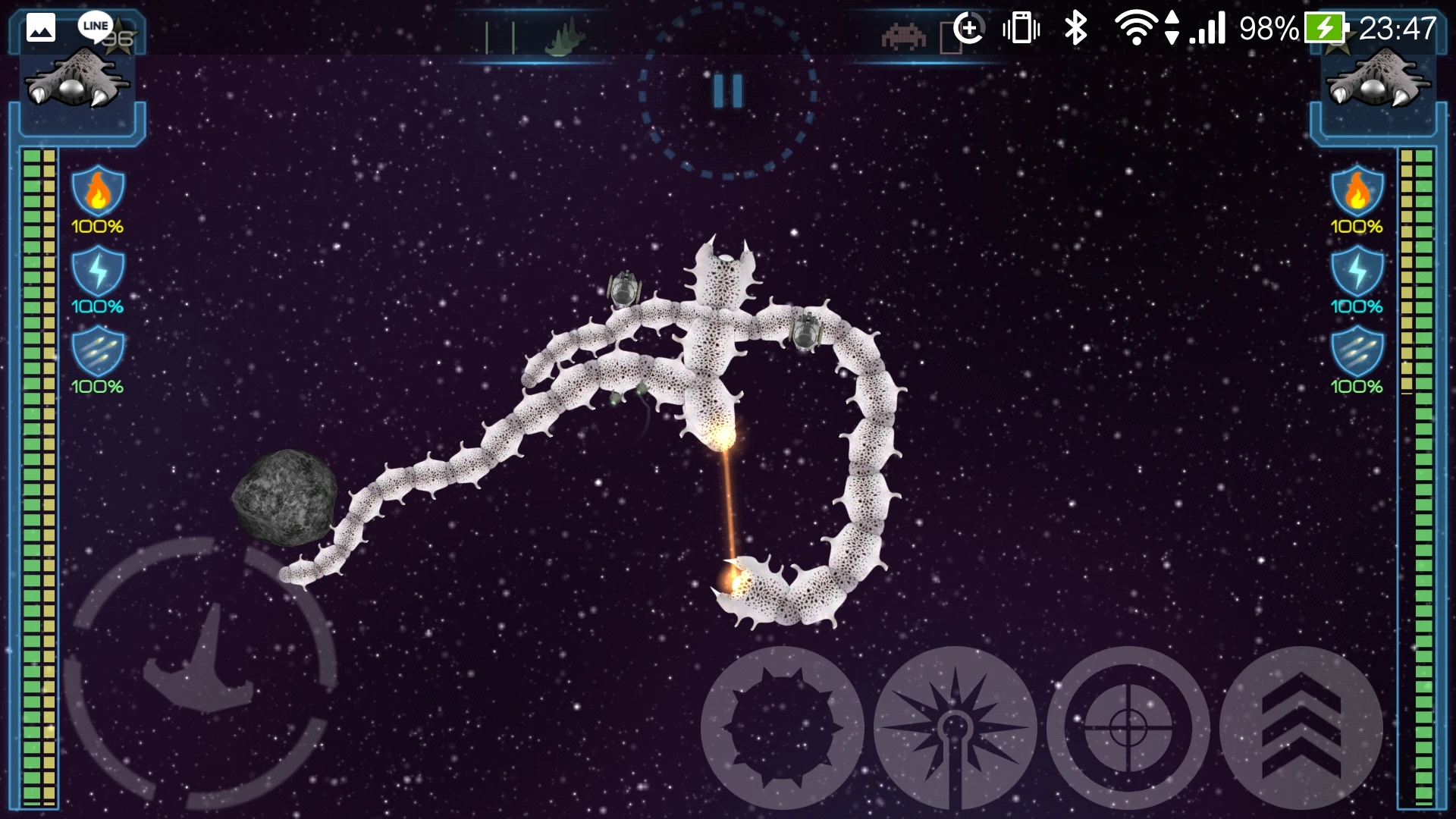Activate the starburst beam weapon button
Screen dimensions: 1456x819
click(955, 728)
